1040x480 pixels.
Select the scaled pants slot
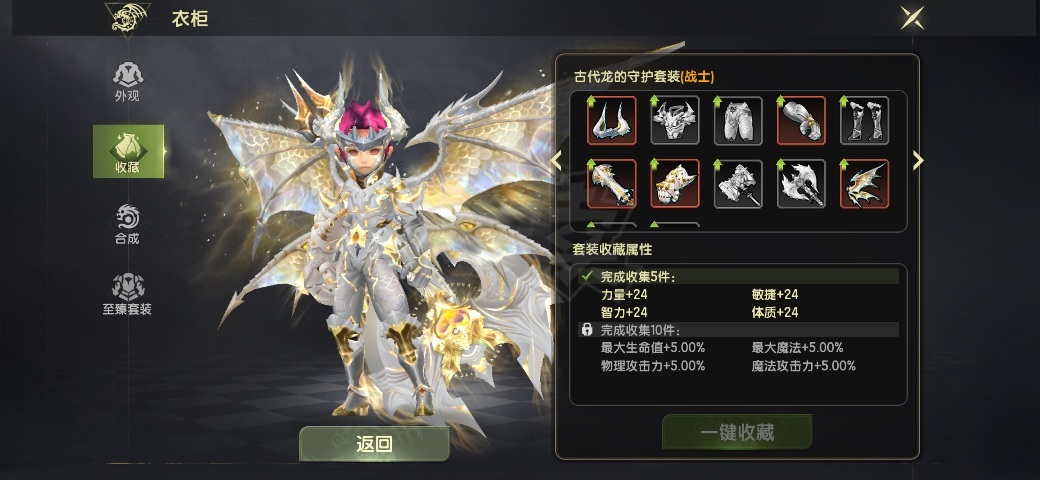[738, 121]
